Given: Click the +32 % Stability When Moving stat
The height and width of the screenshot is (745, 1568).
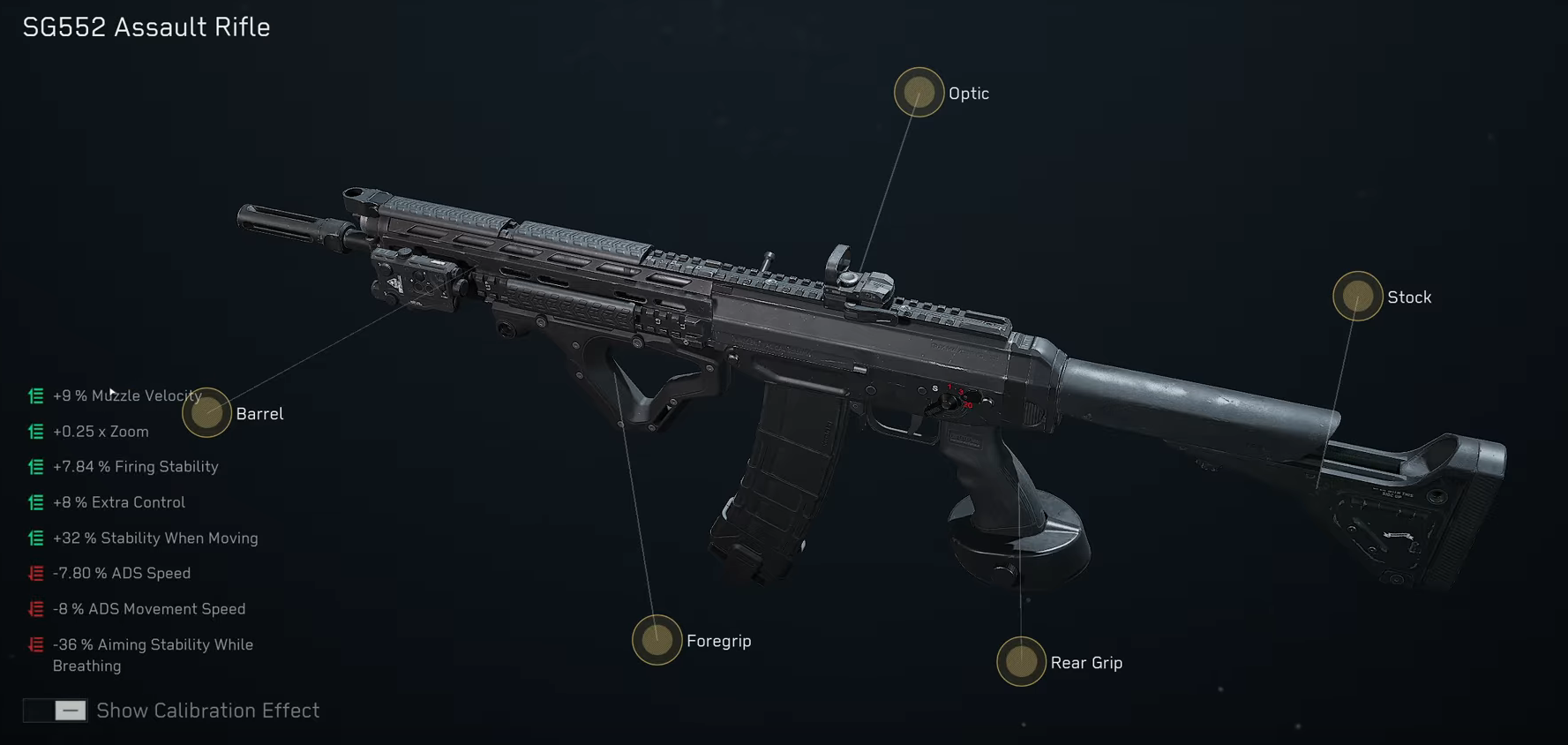Looking at the screenshot, I should 156,538.
